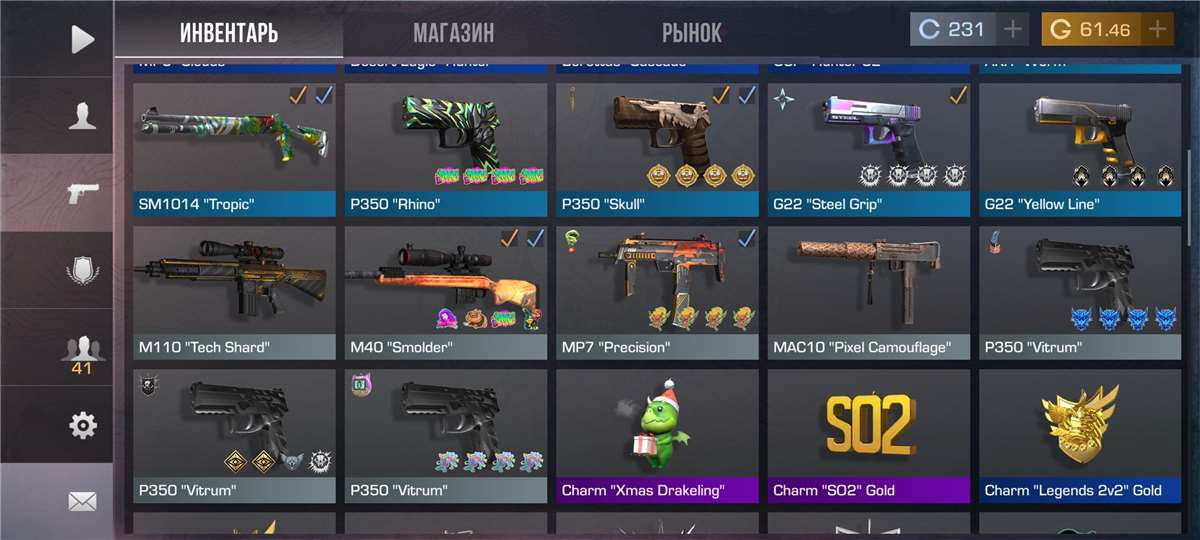Choose the P350 "Rhino" pistol
The height and width of the screenshot is (540, 1200).
pyautogui.click(x=446, y=148)
